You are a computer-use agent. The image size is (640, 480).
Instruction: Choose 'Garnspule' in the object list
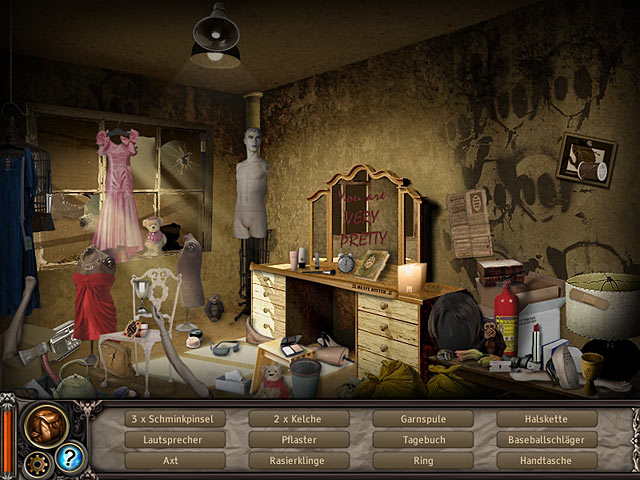pos(423,419)
